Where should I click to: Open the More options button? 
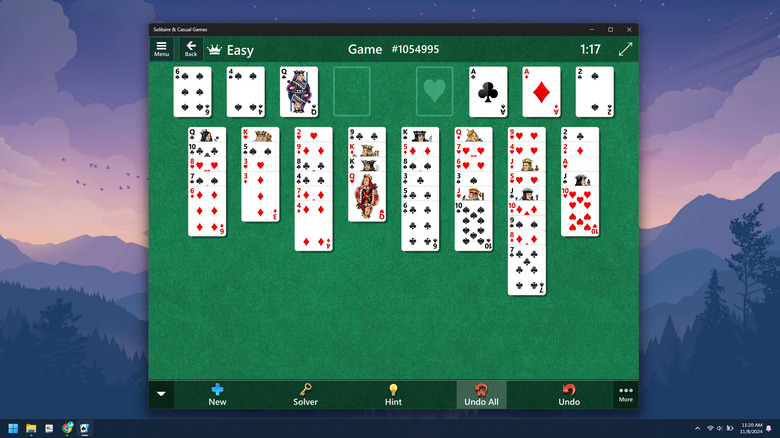click(626, 394)
